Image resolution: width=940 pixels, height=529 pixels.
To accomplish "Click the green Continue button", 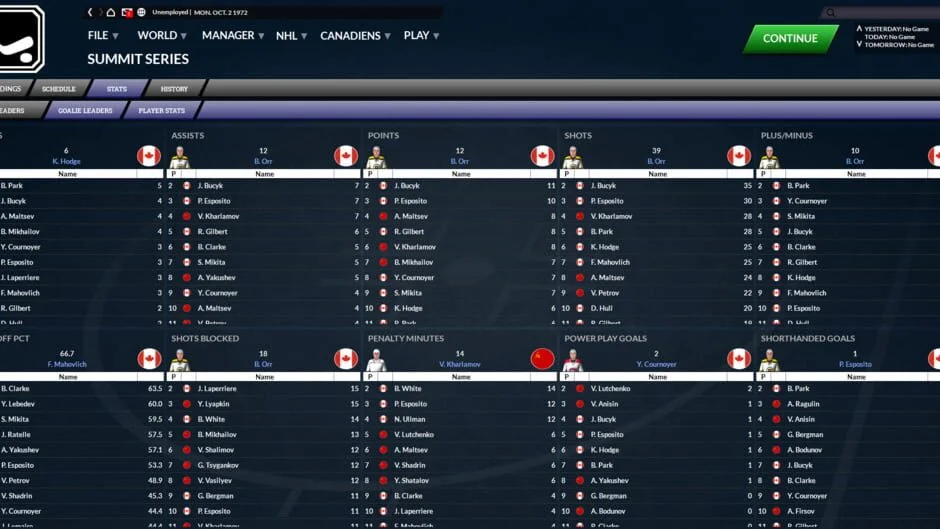I will coord(790,39).
